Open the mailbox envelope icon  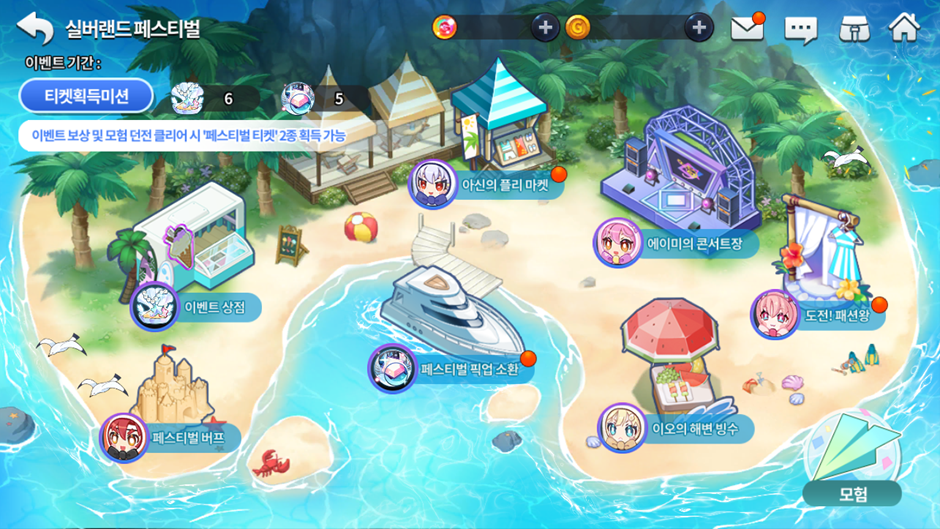pyautogui.click(x=747, y=27)
